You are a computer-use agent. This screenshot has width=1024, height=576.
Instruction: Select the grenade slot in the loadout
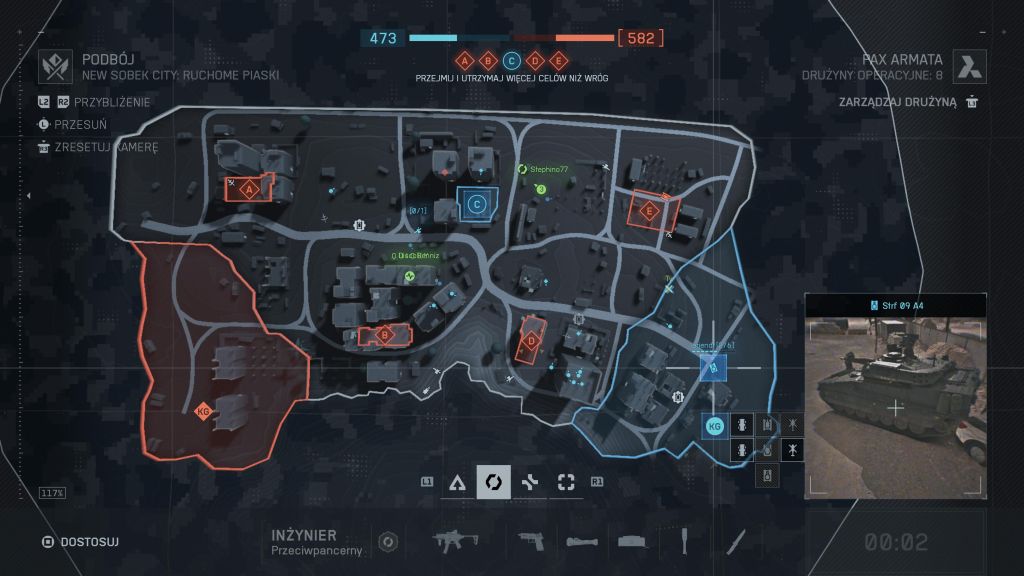(684, 541)
